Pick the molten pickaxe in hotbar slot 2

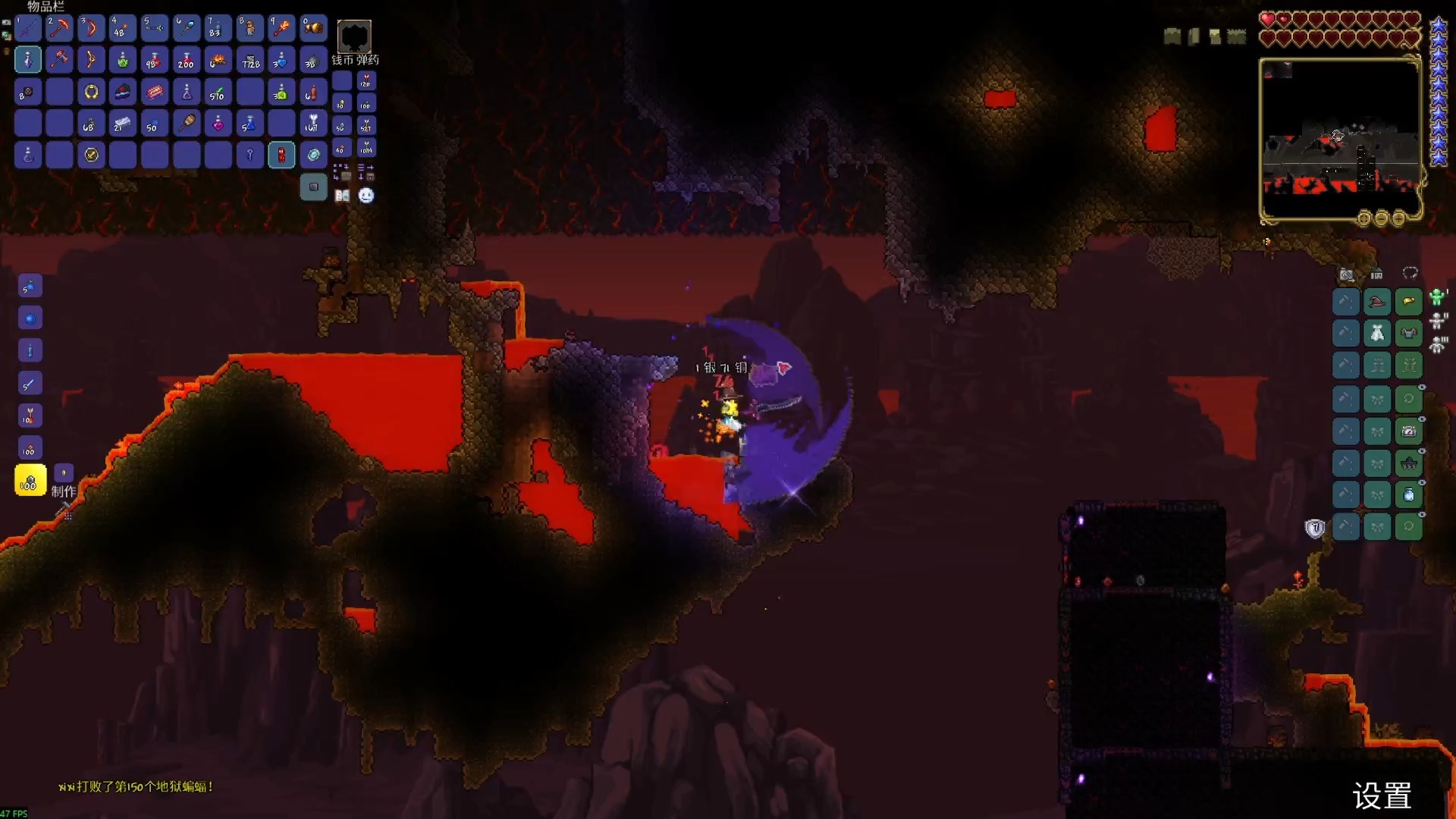[x=59, y=28]
